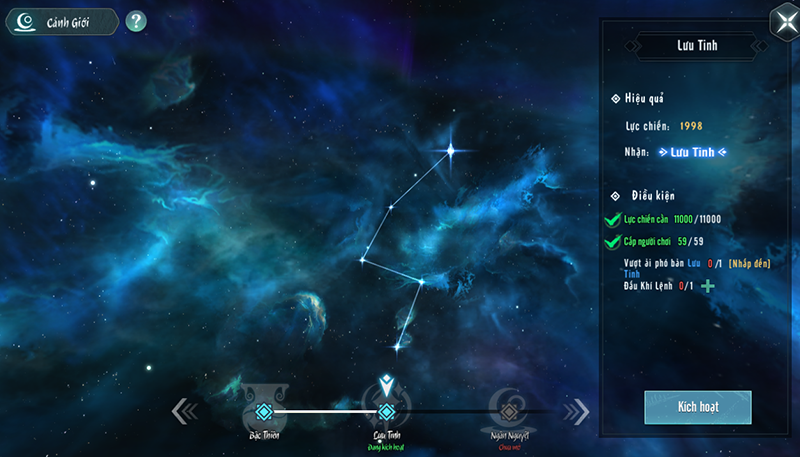Show next realms with the right arrow
This screenshot has width=800, height=457.
(x=576, y=411)
